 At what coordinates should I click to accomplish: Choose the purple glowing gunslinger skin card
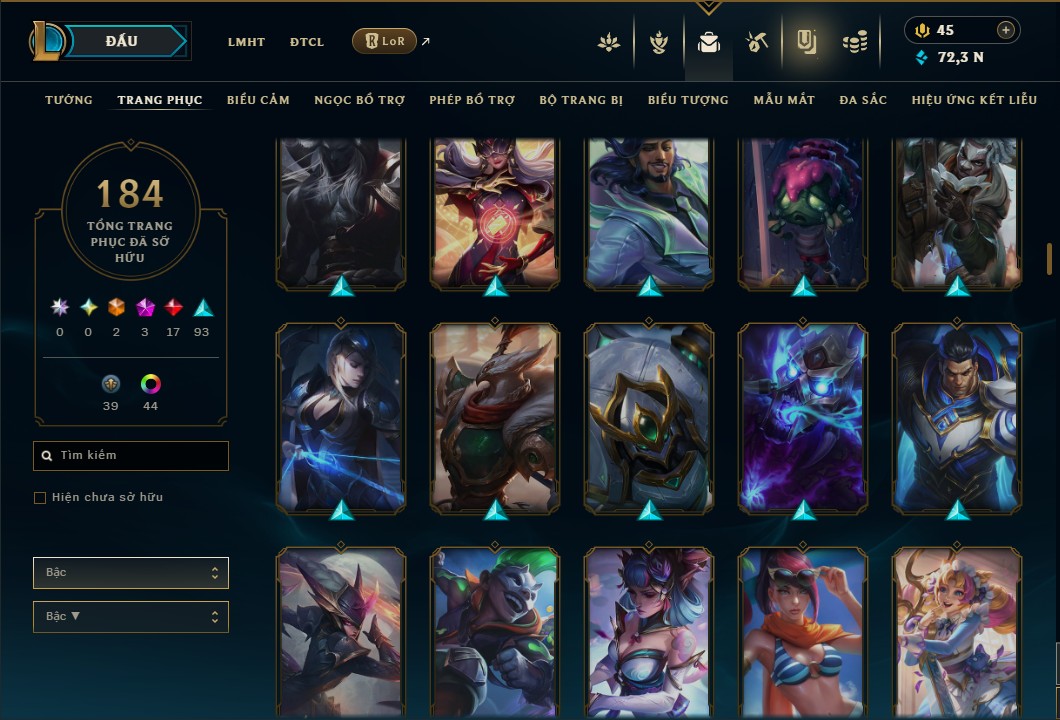803,415
